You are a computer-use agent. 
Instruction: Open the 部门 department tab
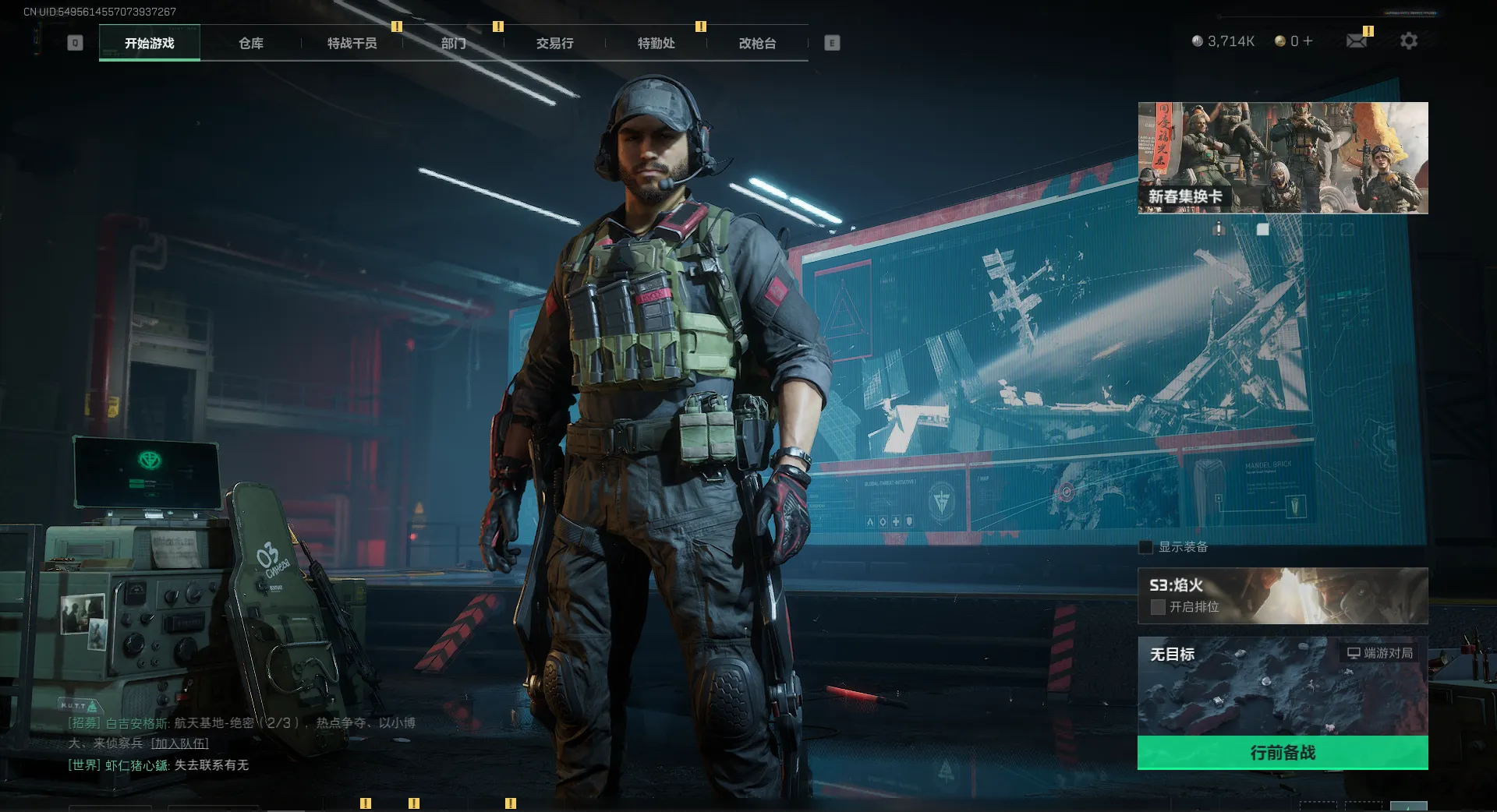coord(454,43)
